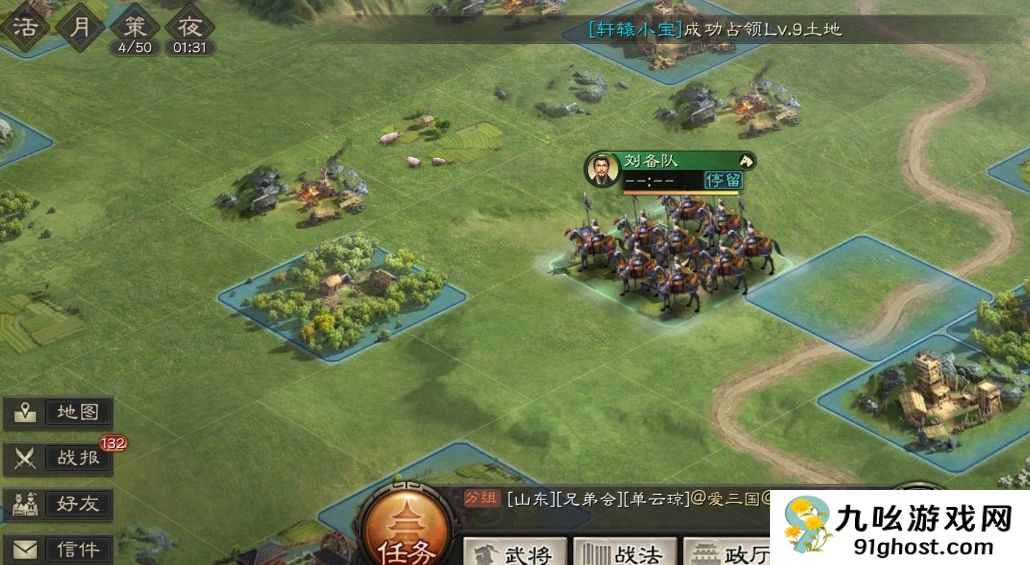Click the 轩辕小宝 player name in announcement
The height and width of the screenshot is (565, 1030).
[x=635, y=29]
